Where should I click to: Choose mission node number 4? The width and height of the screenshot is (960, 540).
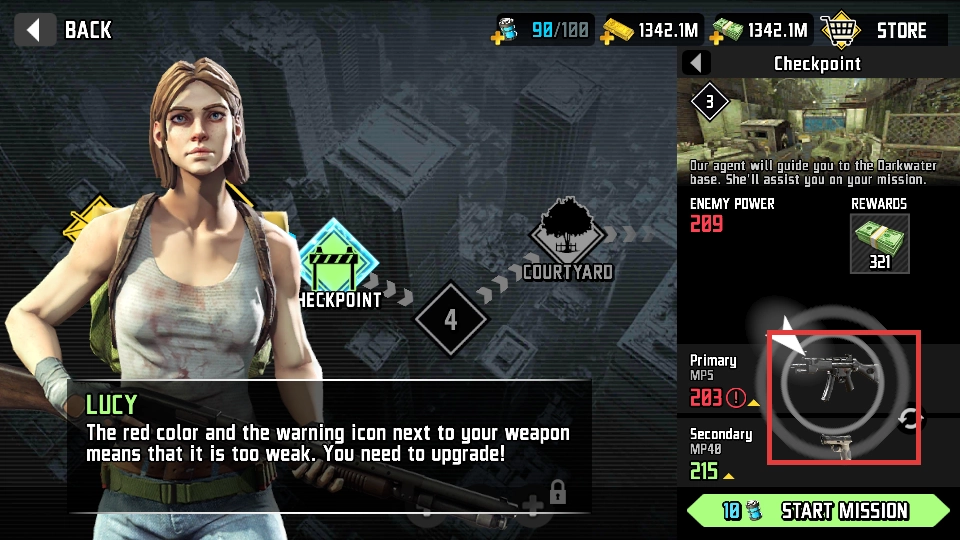pyautogui.click(x=451, y=320)
